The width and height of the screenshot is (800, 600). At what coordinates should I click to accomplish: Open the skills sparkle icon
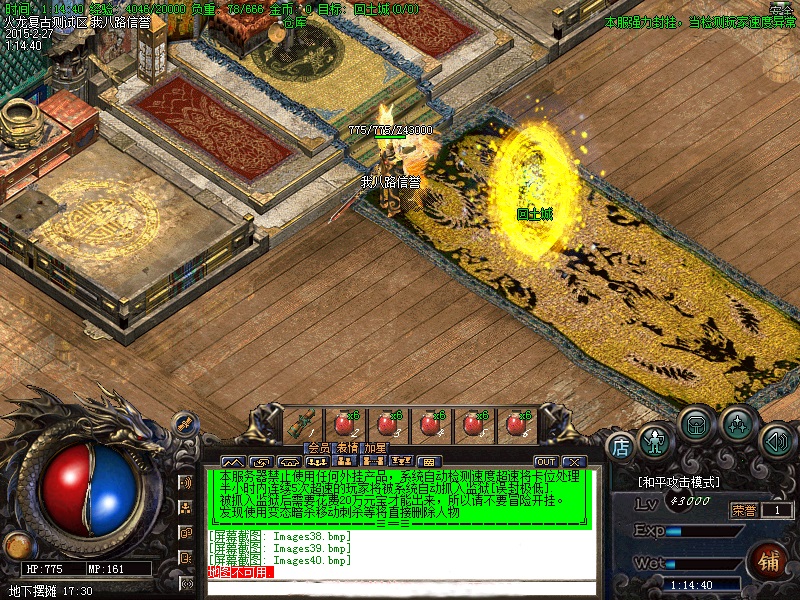point(738,423)
